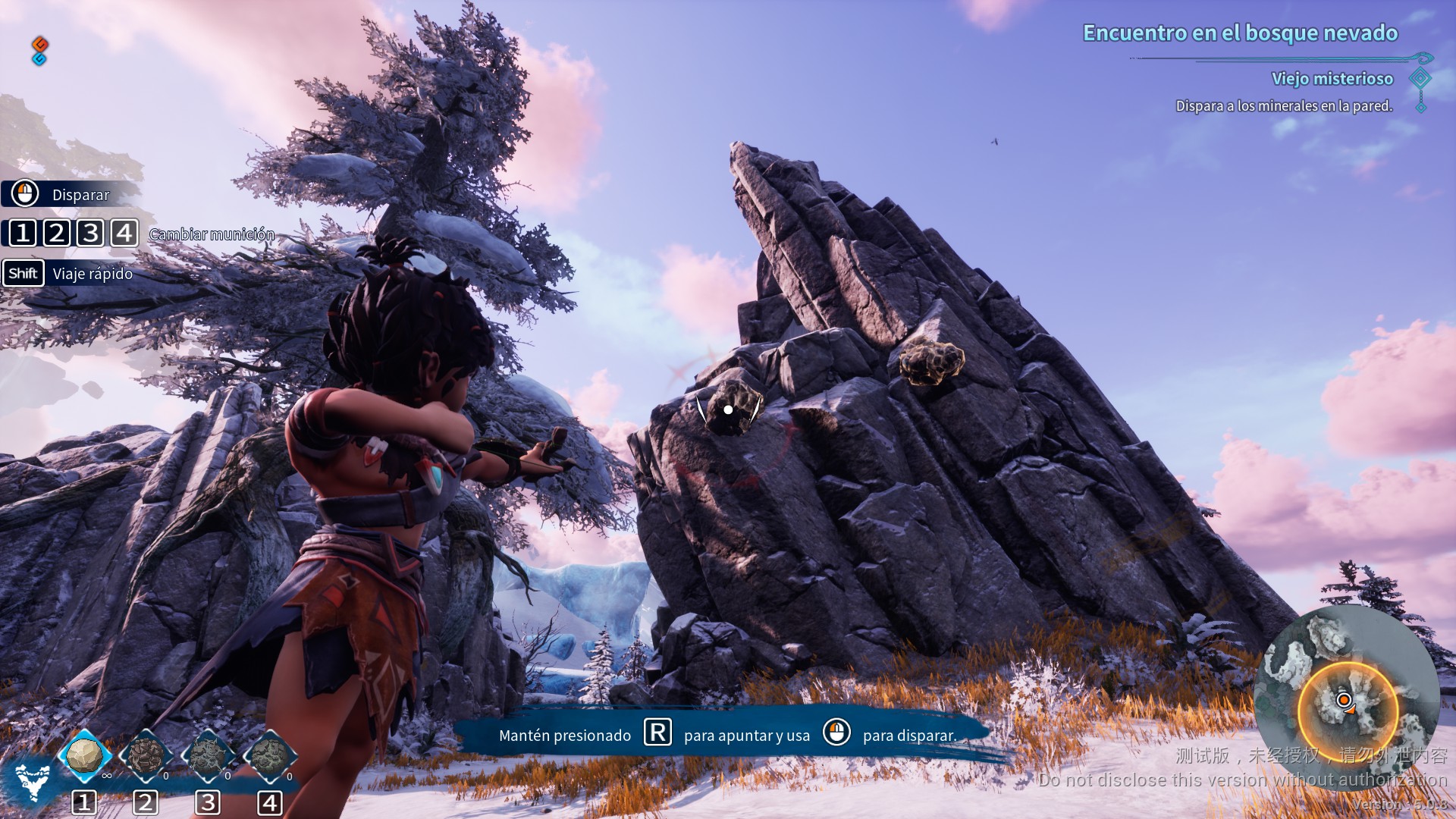Select the Viejo misterioso objective entry

point(1332,79)
